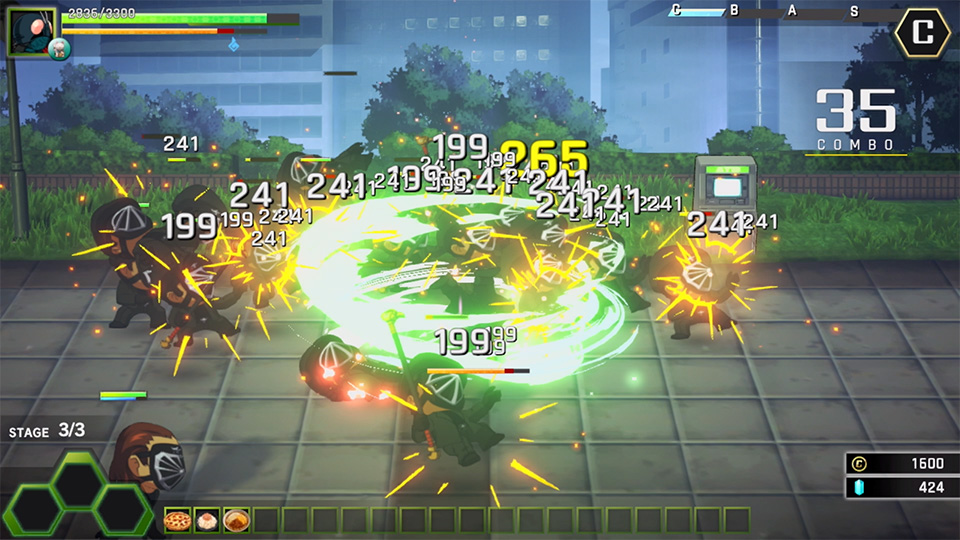Select the pizza item slot
This screenshot has width=960, height=540.
click(x=178, y=520)
